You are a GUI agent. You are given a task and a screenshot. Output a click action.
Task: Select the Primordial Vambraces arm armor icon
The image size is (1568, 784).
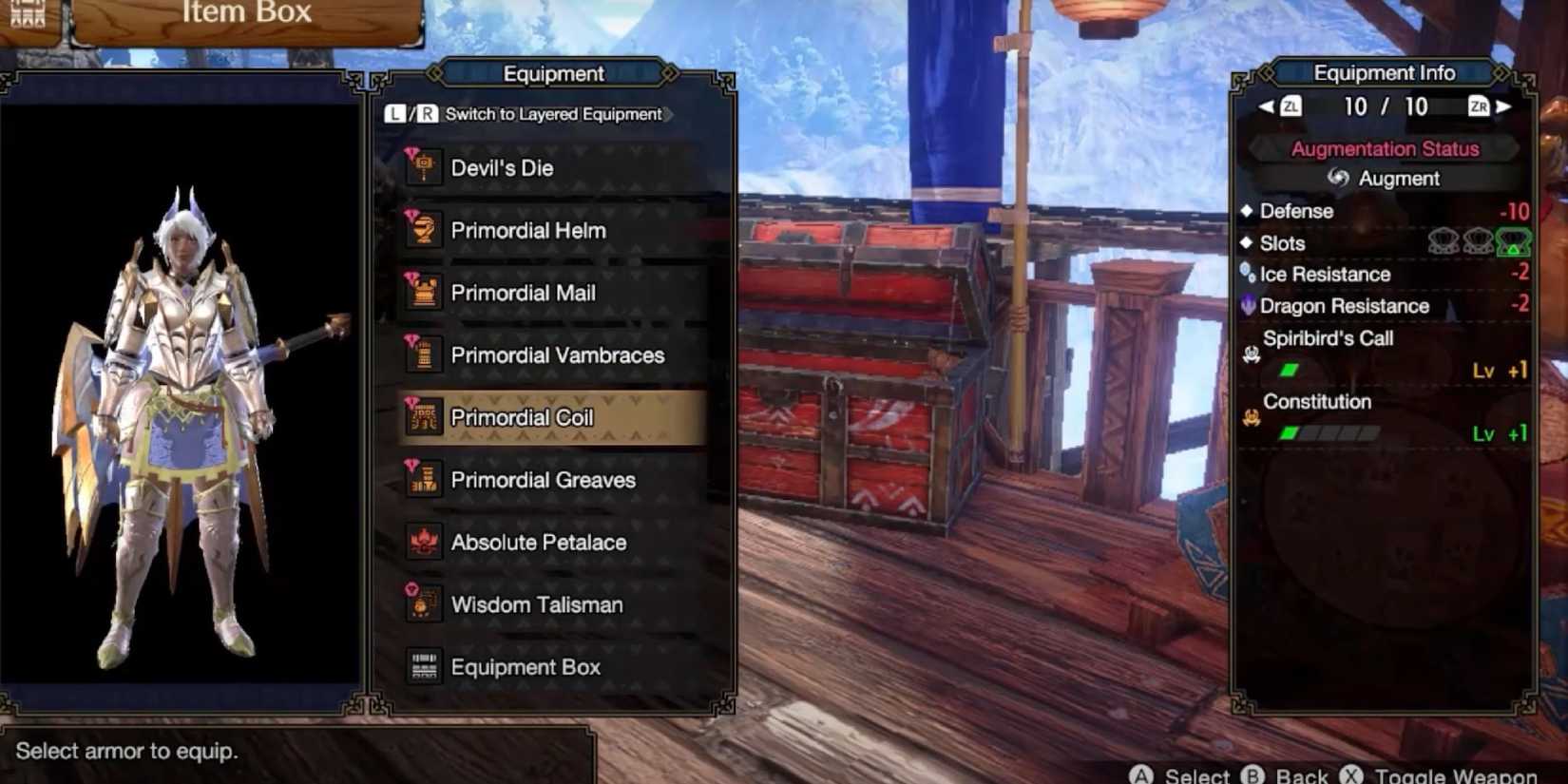pyautogui.click(x=425, y=355)
